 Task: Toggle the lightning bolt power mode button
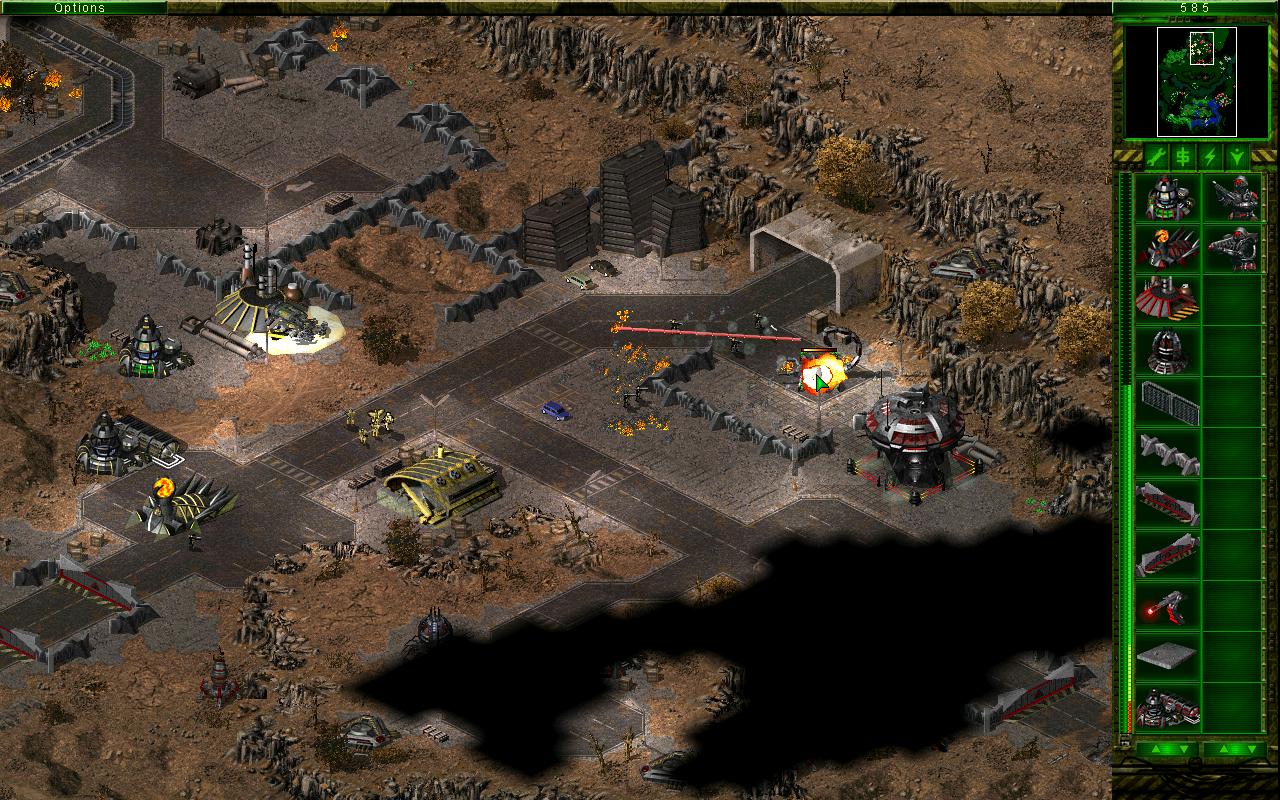1210,157
